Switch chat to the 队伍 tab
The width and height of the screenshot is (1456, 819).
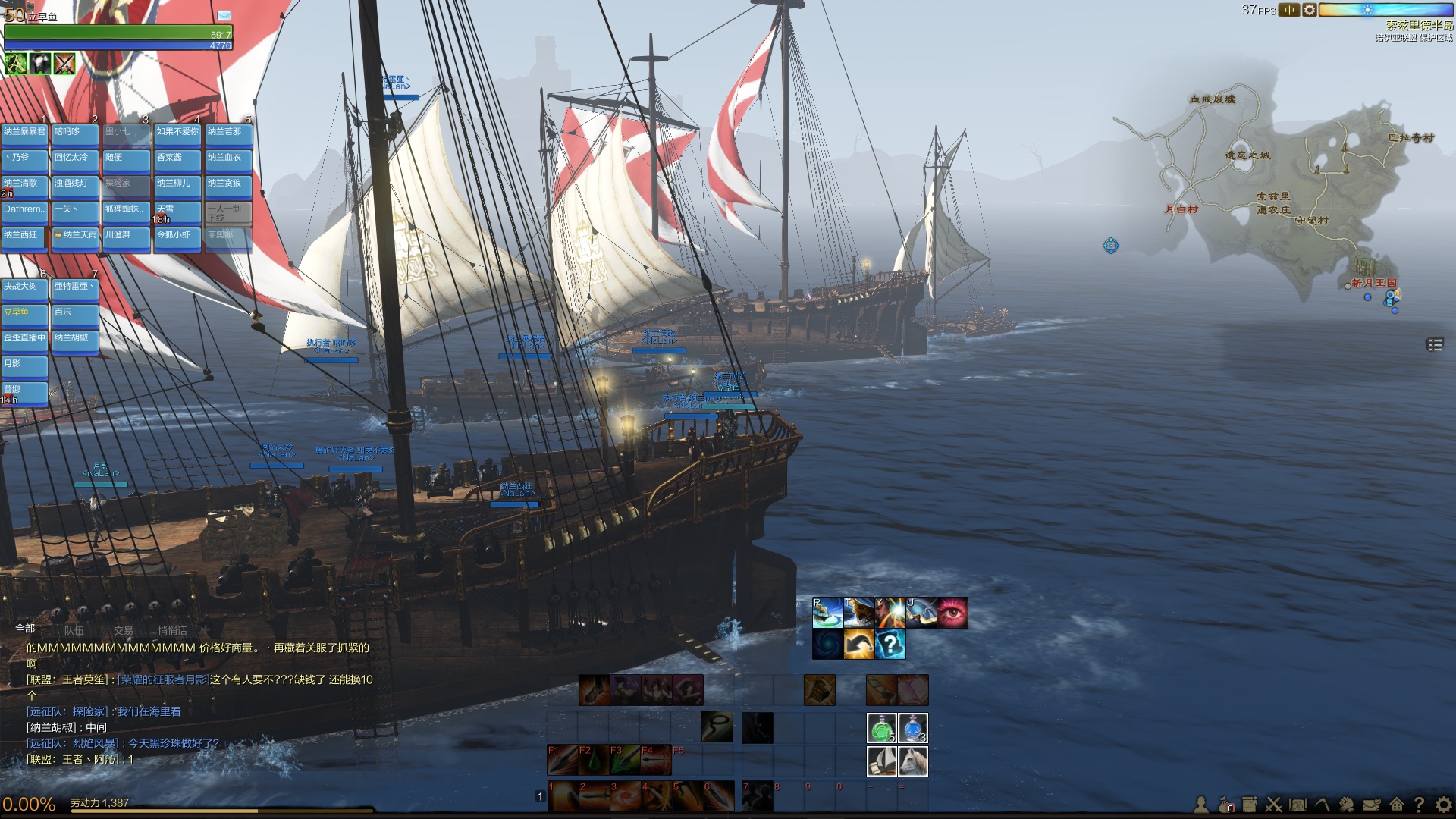pyautogui.click(x=74, y=630)
